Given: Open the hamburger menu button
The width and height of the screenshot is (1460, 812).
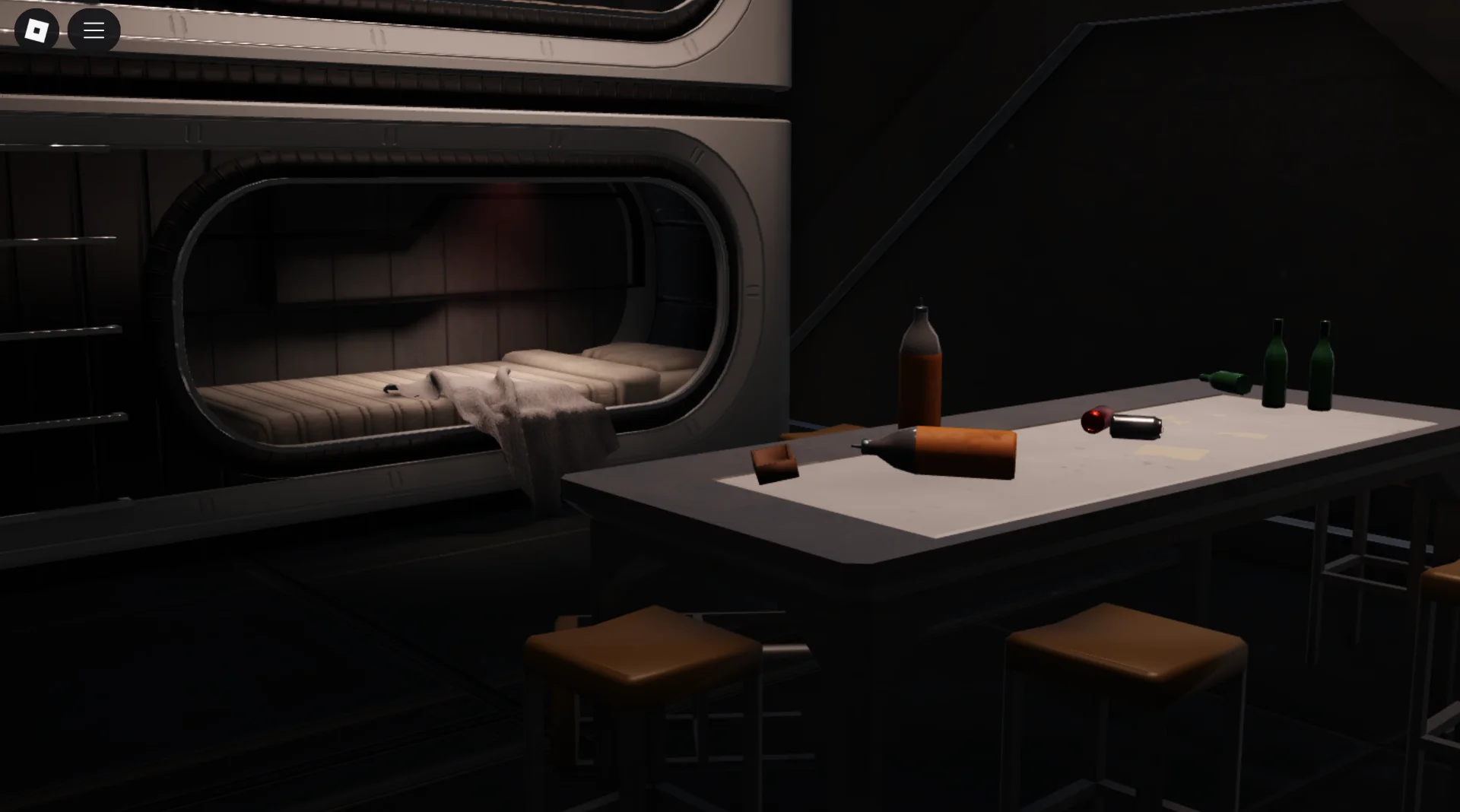Looking at the screenshot, I should point(94,30).
